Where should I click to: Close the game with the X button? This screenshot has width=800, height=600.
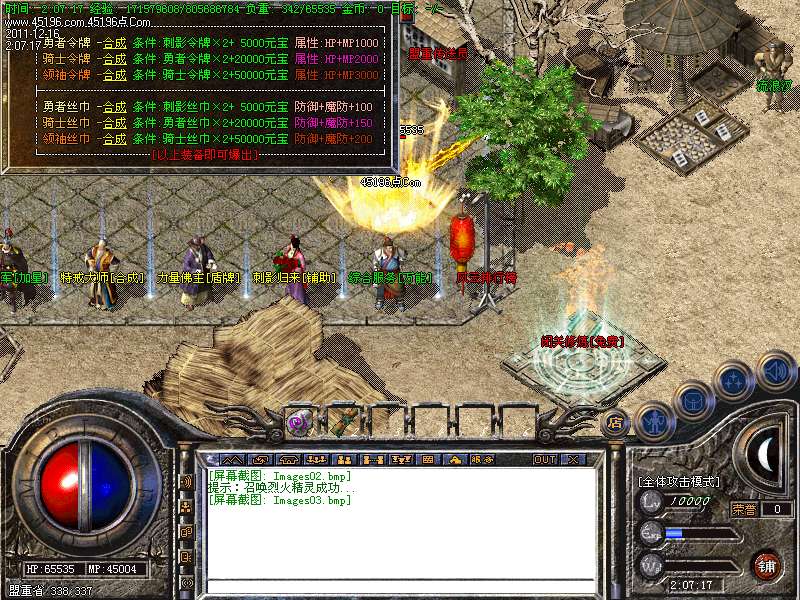(x=573, y=460)
